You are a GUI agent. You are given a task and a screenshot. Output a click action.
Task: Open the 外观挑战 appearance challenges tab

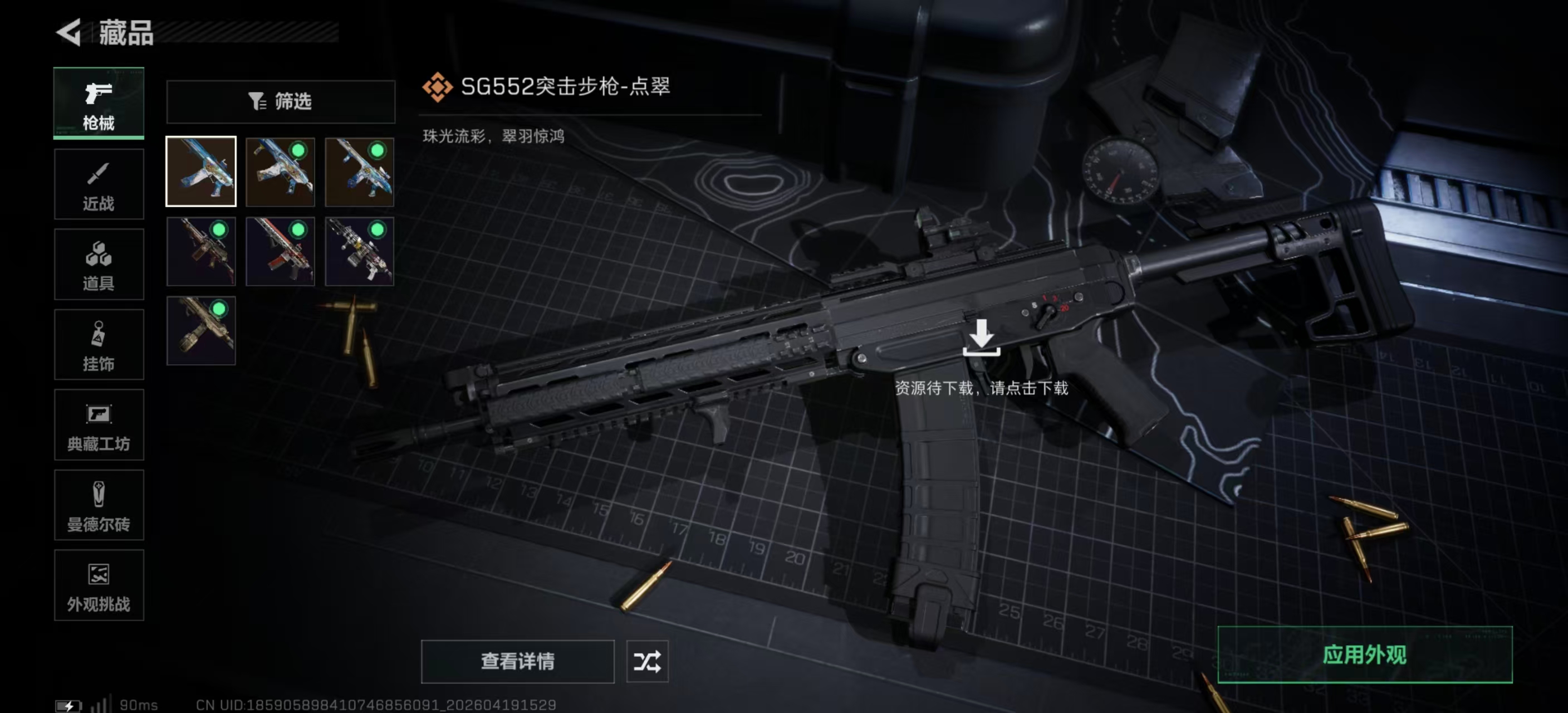[x=99, y=586]
